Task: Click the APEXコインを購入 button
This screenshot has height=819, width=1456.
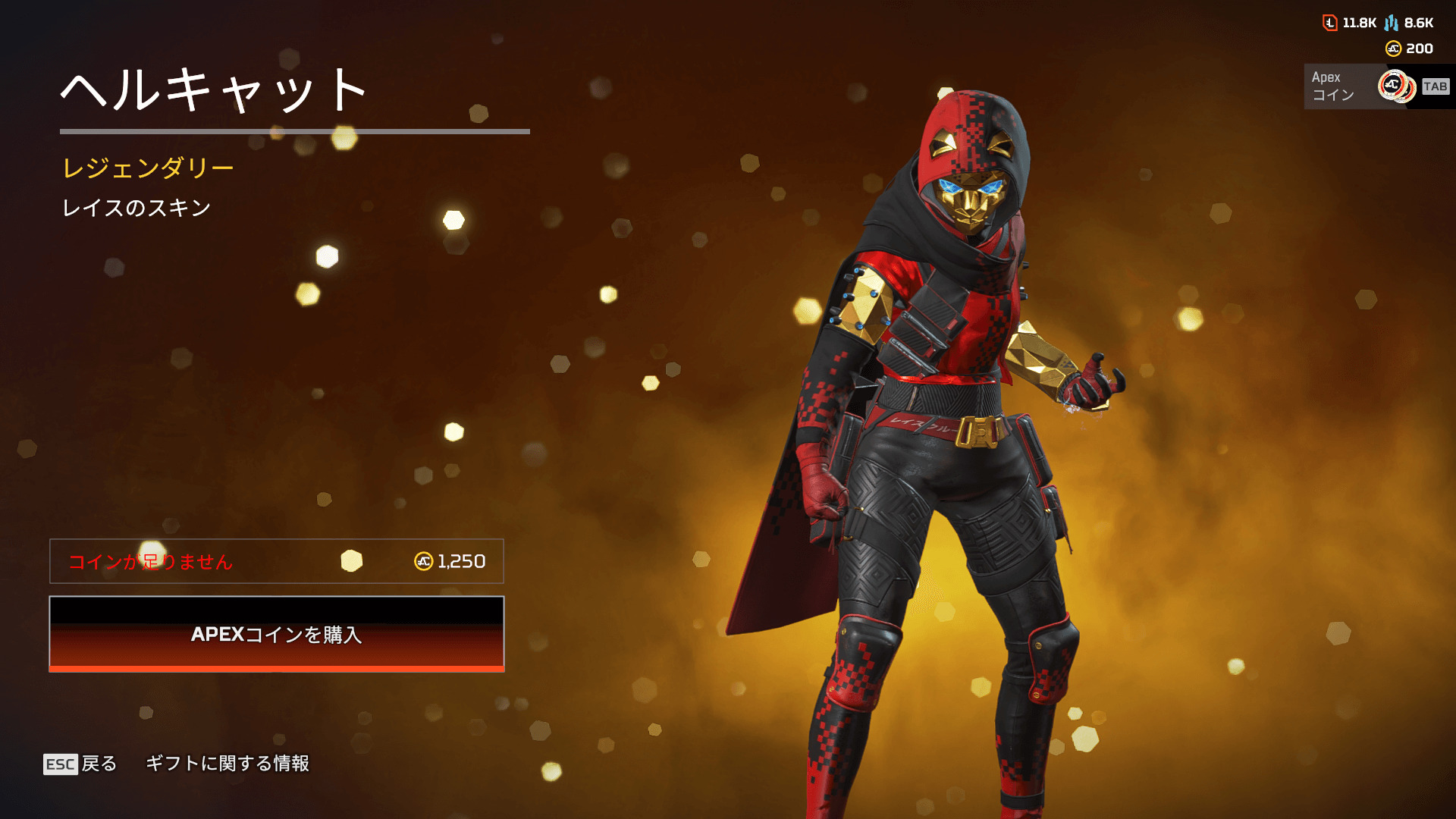Action: tap(277, 634)
